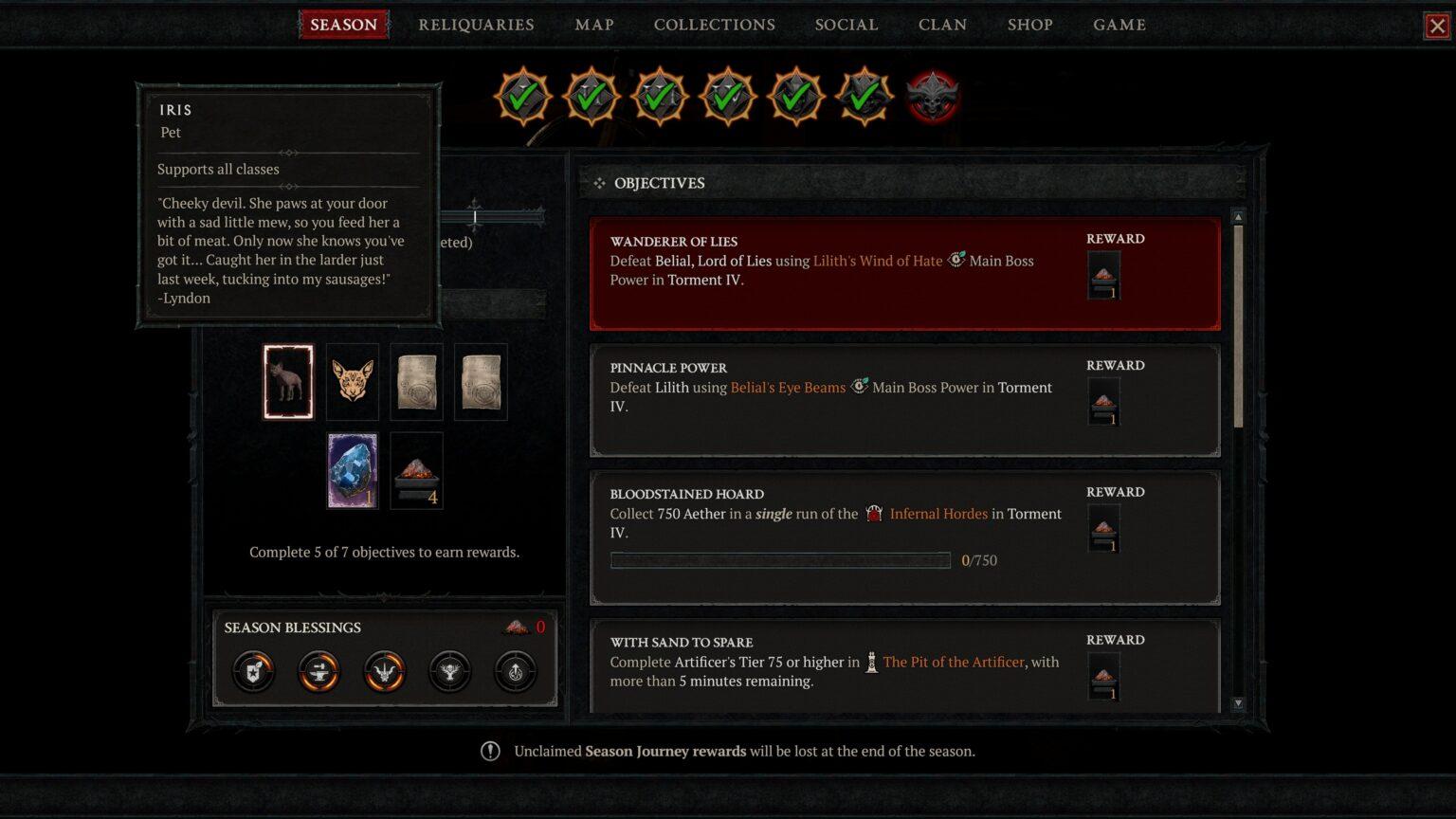The height and width of the screenshot is (819, 1456).
Task: Click the smoldering ember brazier reward icon
Action: click(416, 469)
